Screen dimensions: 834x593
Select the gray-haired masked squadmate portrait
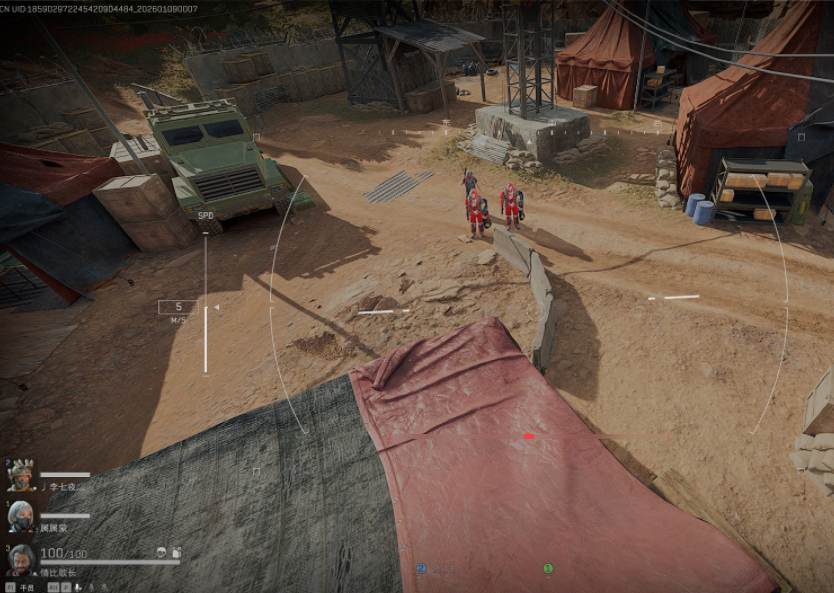21,516
